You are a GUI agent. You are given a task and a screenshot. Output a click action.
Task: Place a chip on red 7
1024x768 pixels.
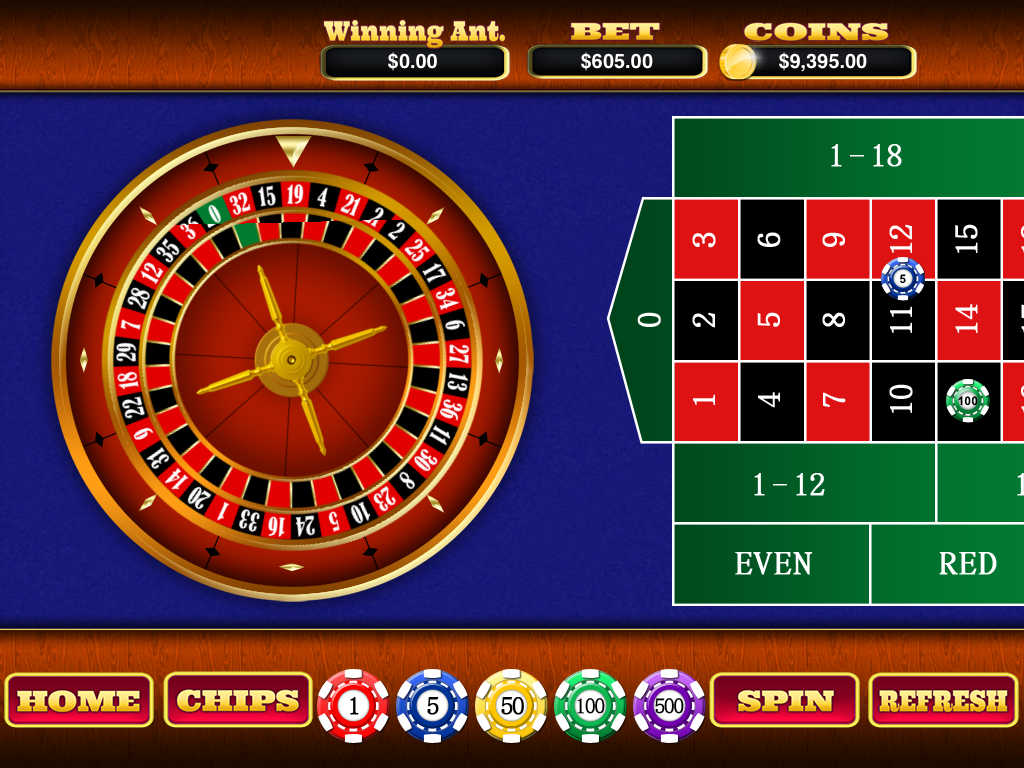(837, 401)
